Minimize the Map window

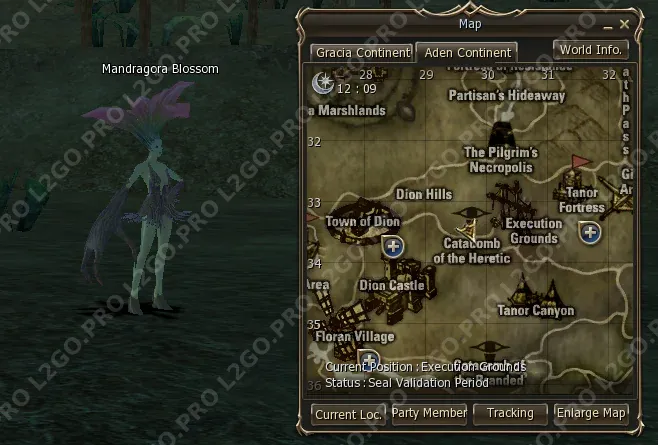pyautogui.click(x=607, y=23)
